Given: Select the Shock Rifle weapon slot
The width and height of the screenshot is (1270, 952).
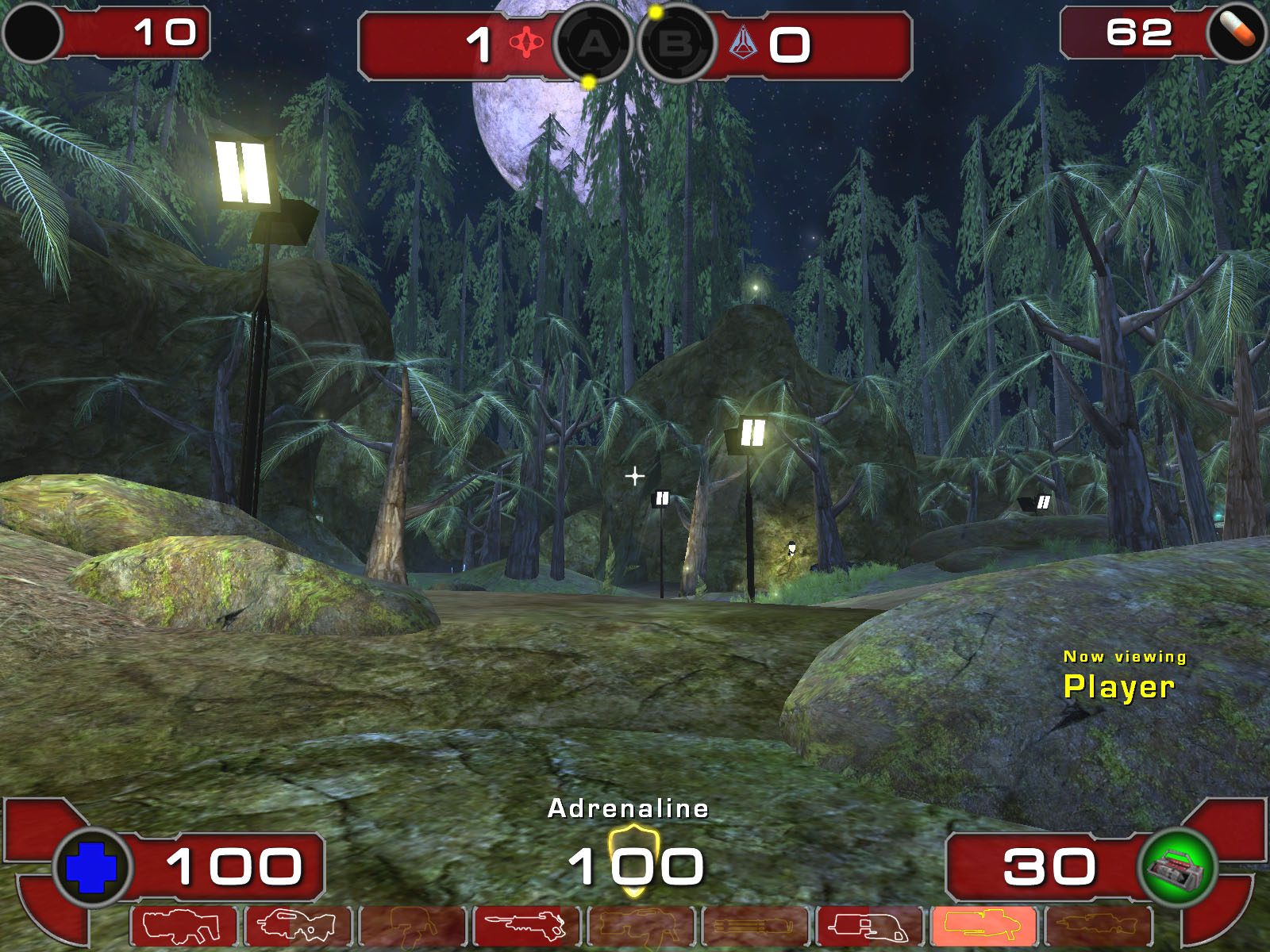Looking at the screenshot, I should (x=527, y=927).
